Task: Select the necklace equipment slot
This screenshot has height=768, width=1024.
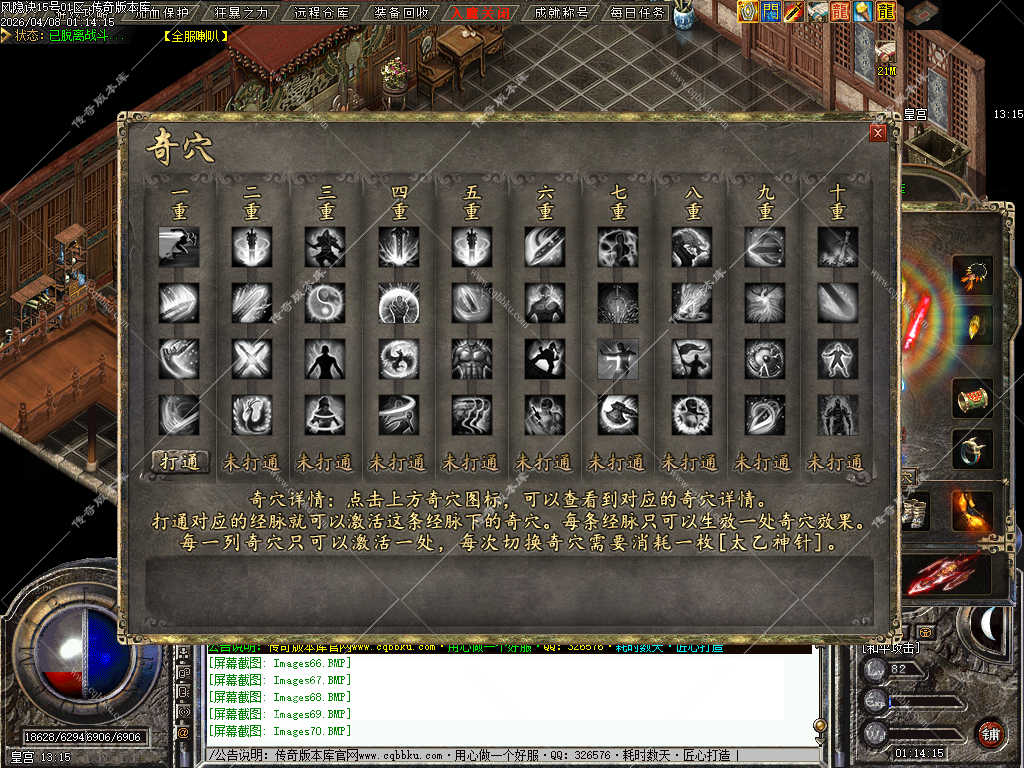Action: (x=971, y=274)
